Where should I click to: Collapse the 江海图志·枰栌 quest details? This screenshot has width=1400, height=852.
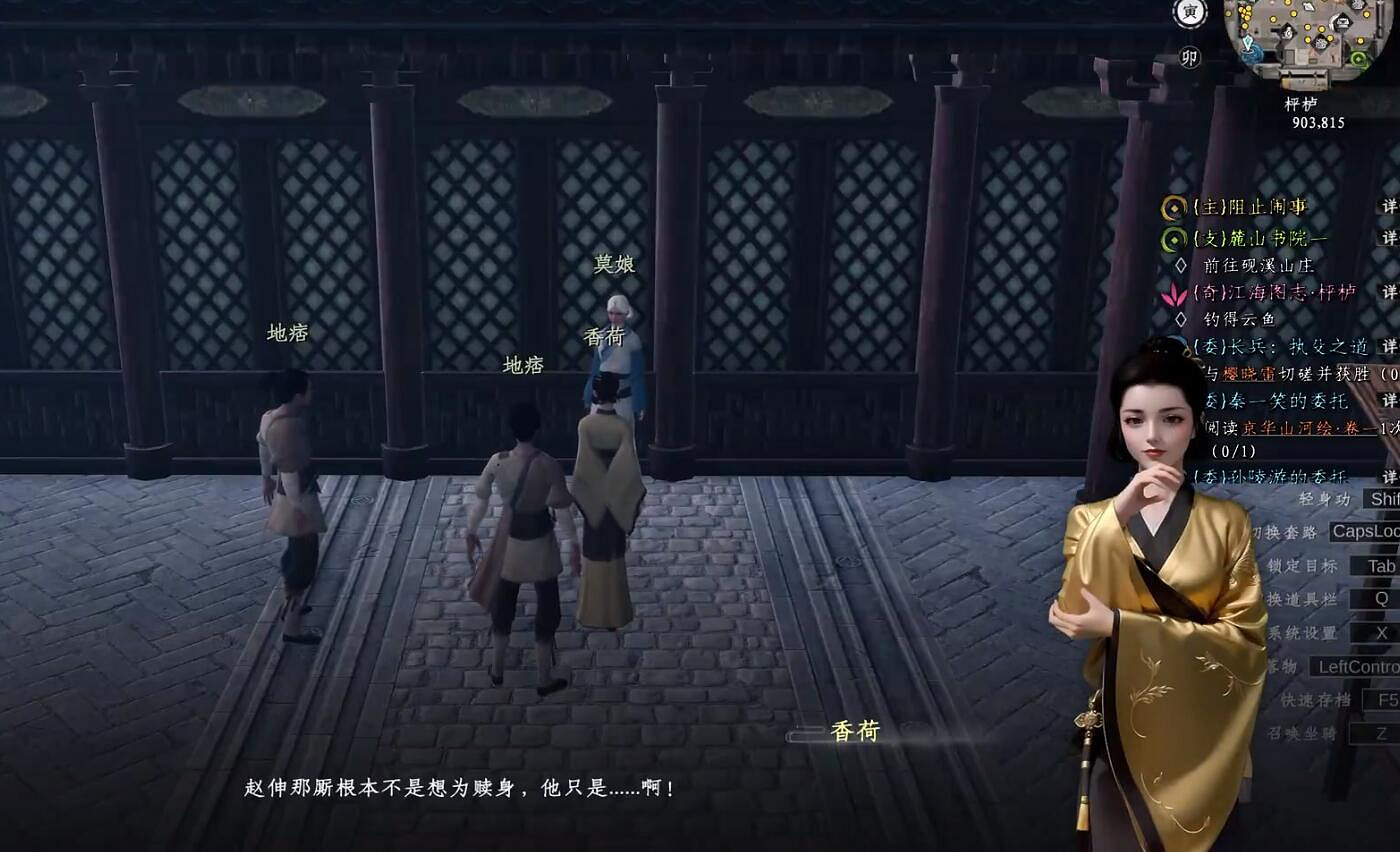(x=1391, y=292)
